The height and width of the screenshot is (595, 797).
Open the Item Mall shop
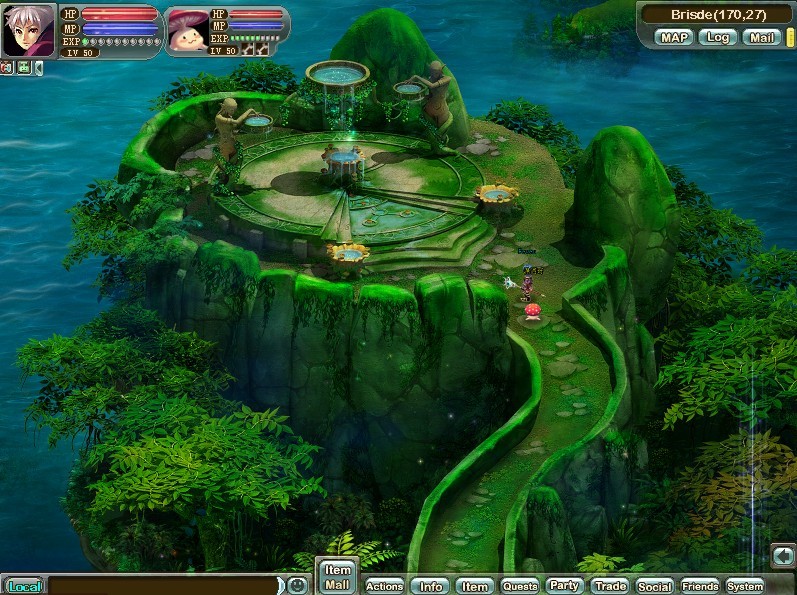tap(337, 577)
